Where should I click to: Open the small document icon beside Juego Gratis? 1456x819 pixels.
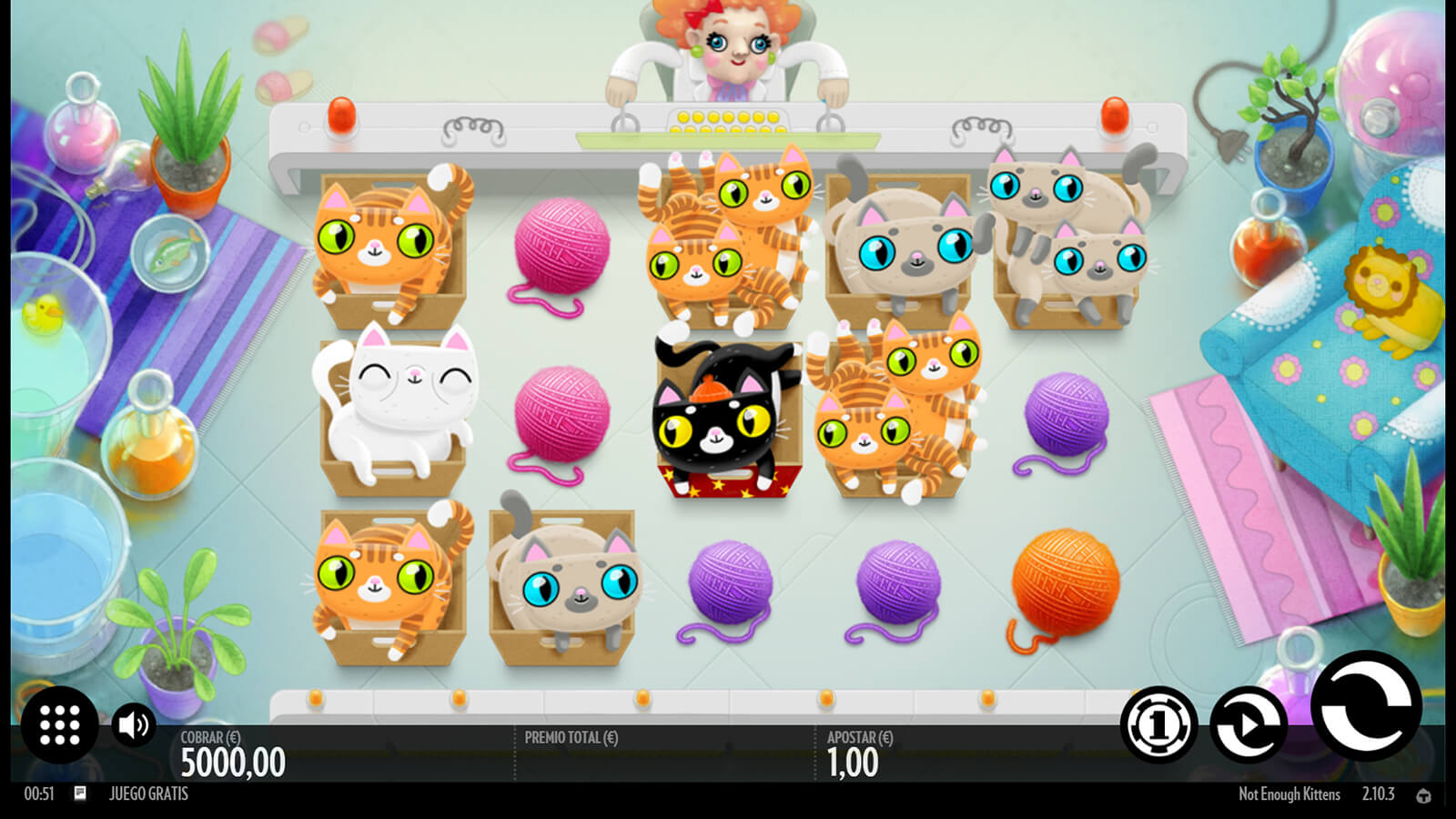80,794
